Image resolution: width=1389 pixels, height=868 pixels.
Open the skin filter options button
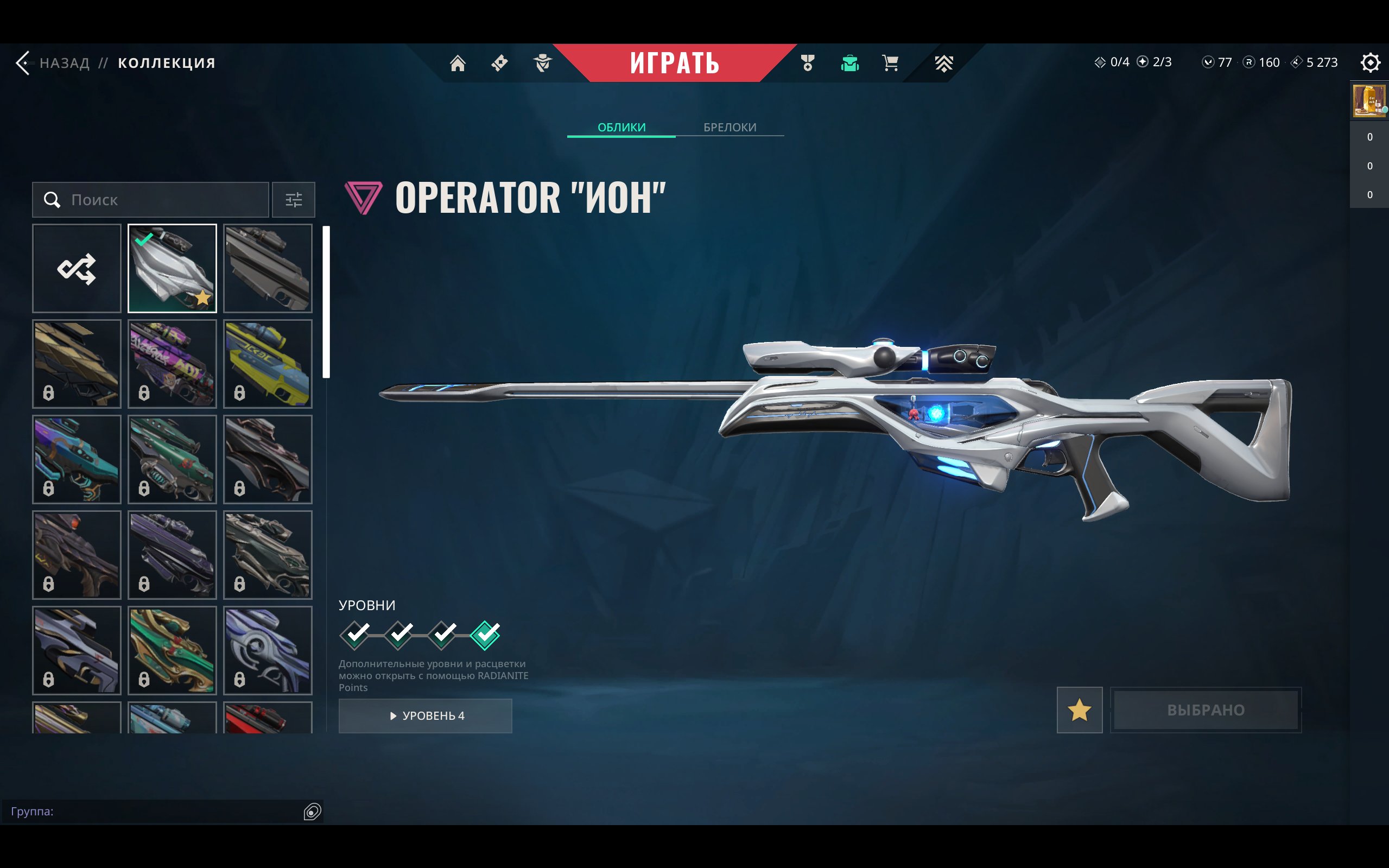click(x=293, y=200)
